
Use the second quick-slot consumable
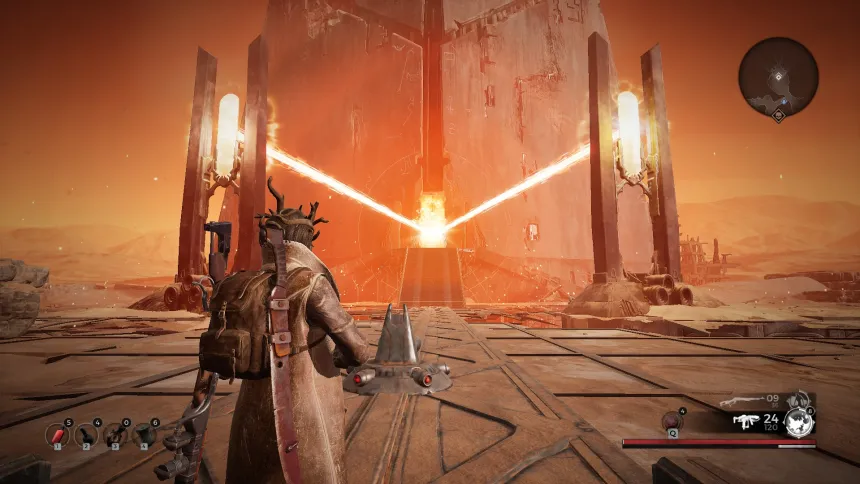coord(87,434)
